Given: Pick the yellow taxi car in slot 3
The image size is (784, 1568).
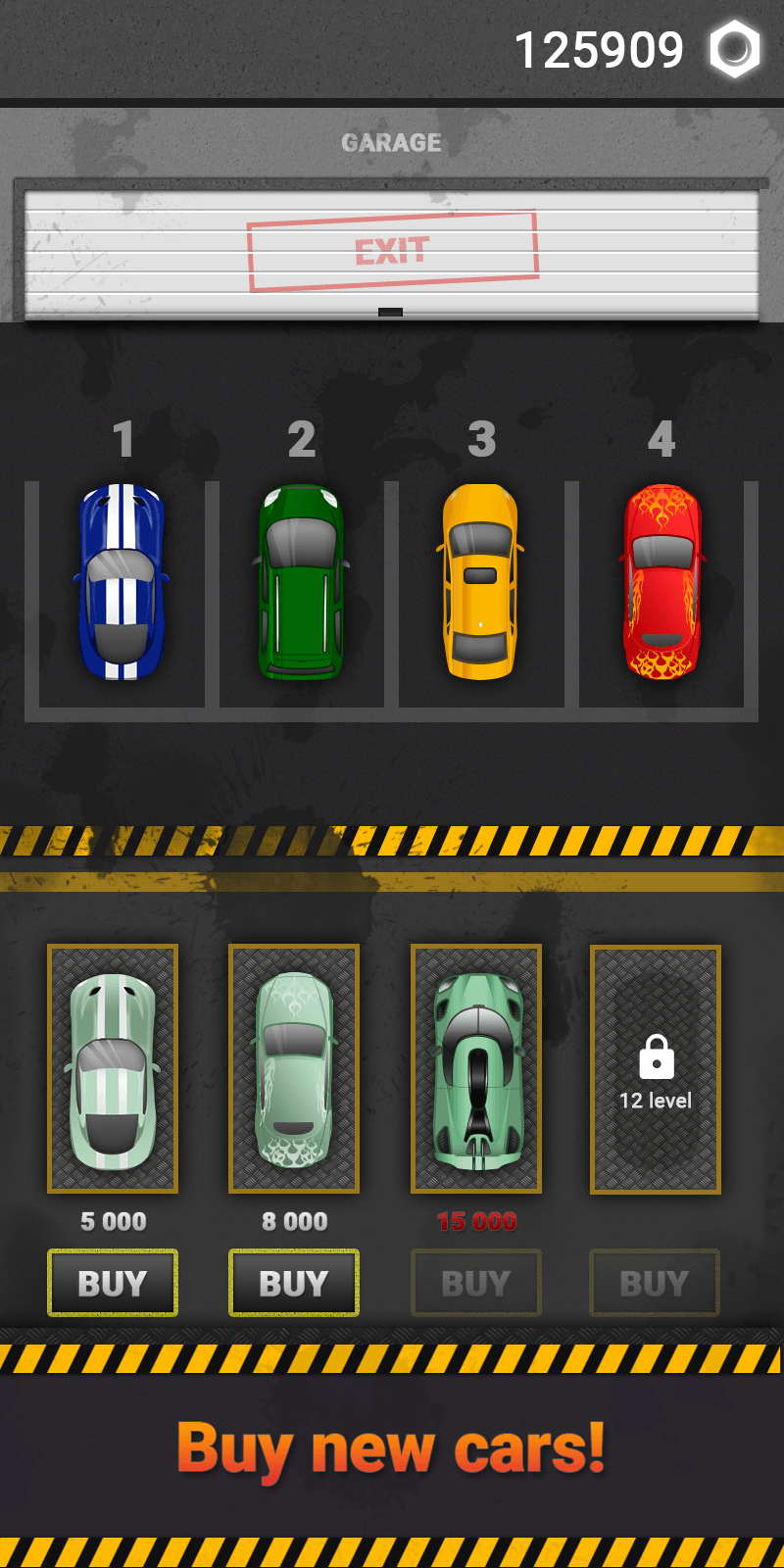Looking at the screenshot, I should 480,581.
